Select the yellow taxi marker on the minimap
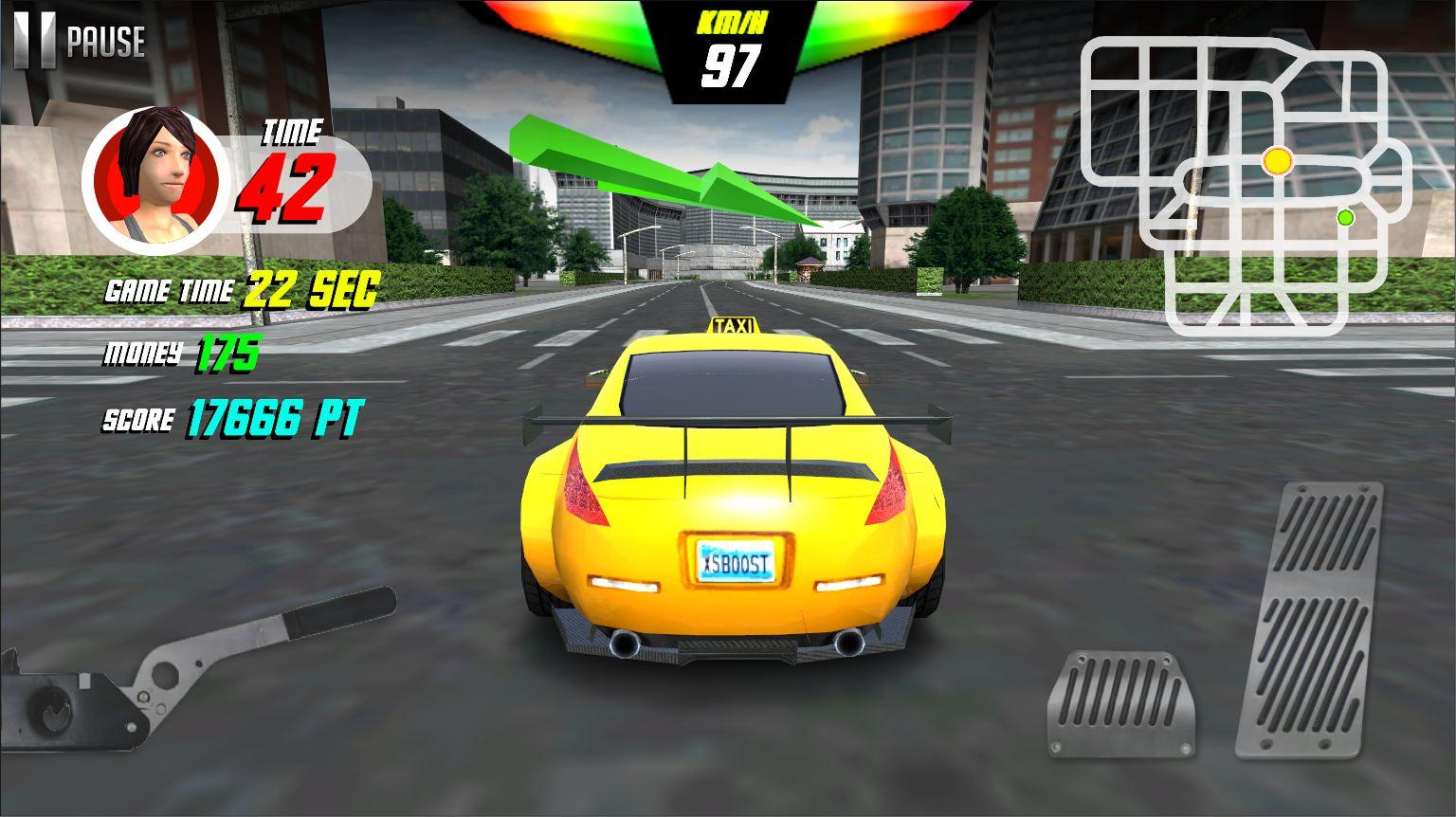This screenshot has width=1456, height=817. [1277, 161]
